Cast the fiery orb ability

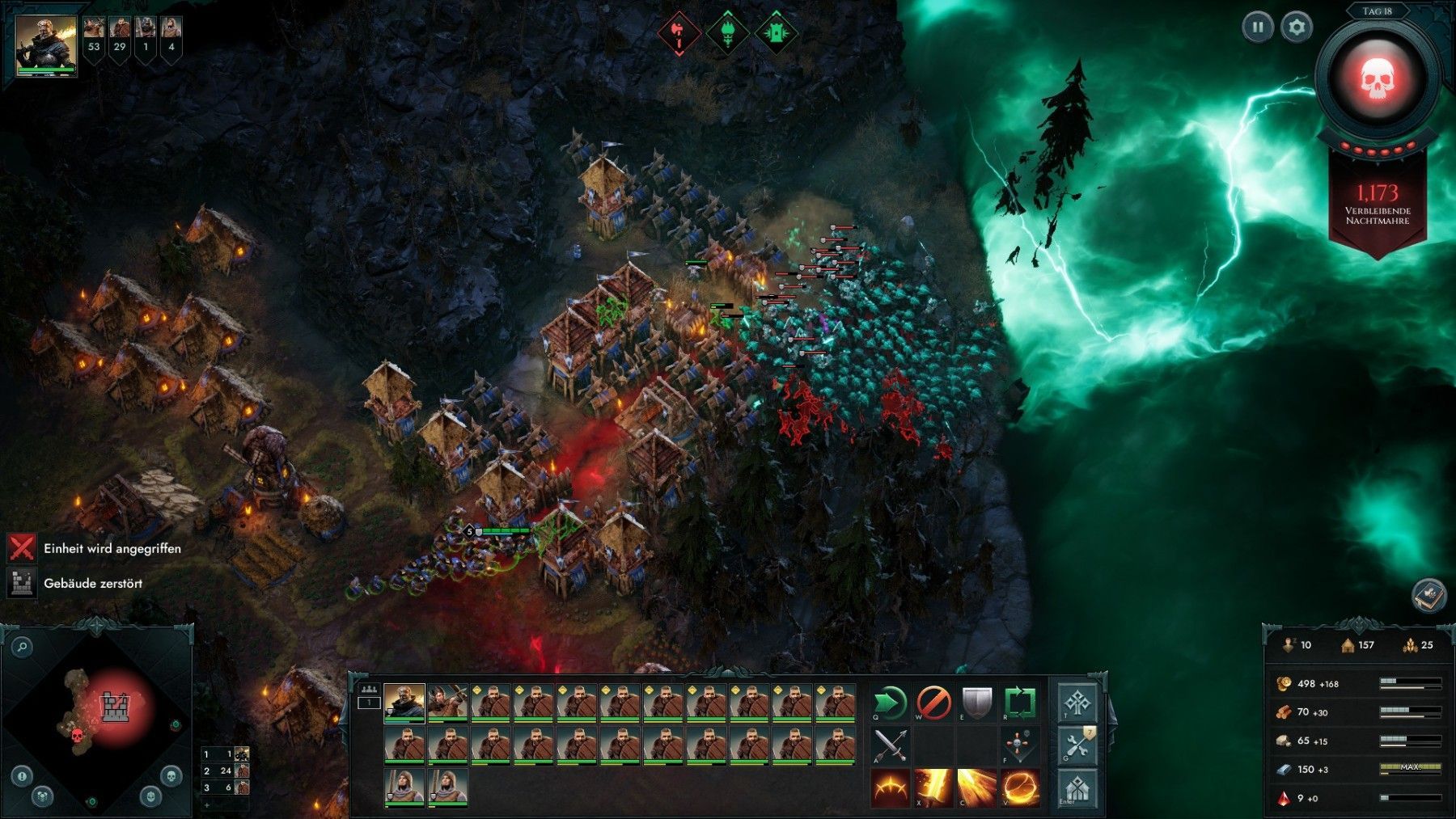point(1019,788)
